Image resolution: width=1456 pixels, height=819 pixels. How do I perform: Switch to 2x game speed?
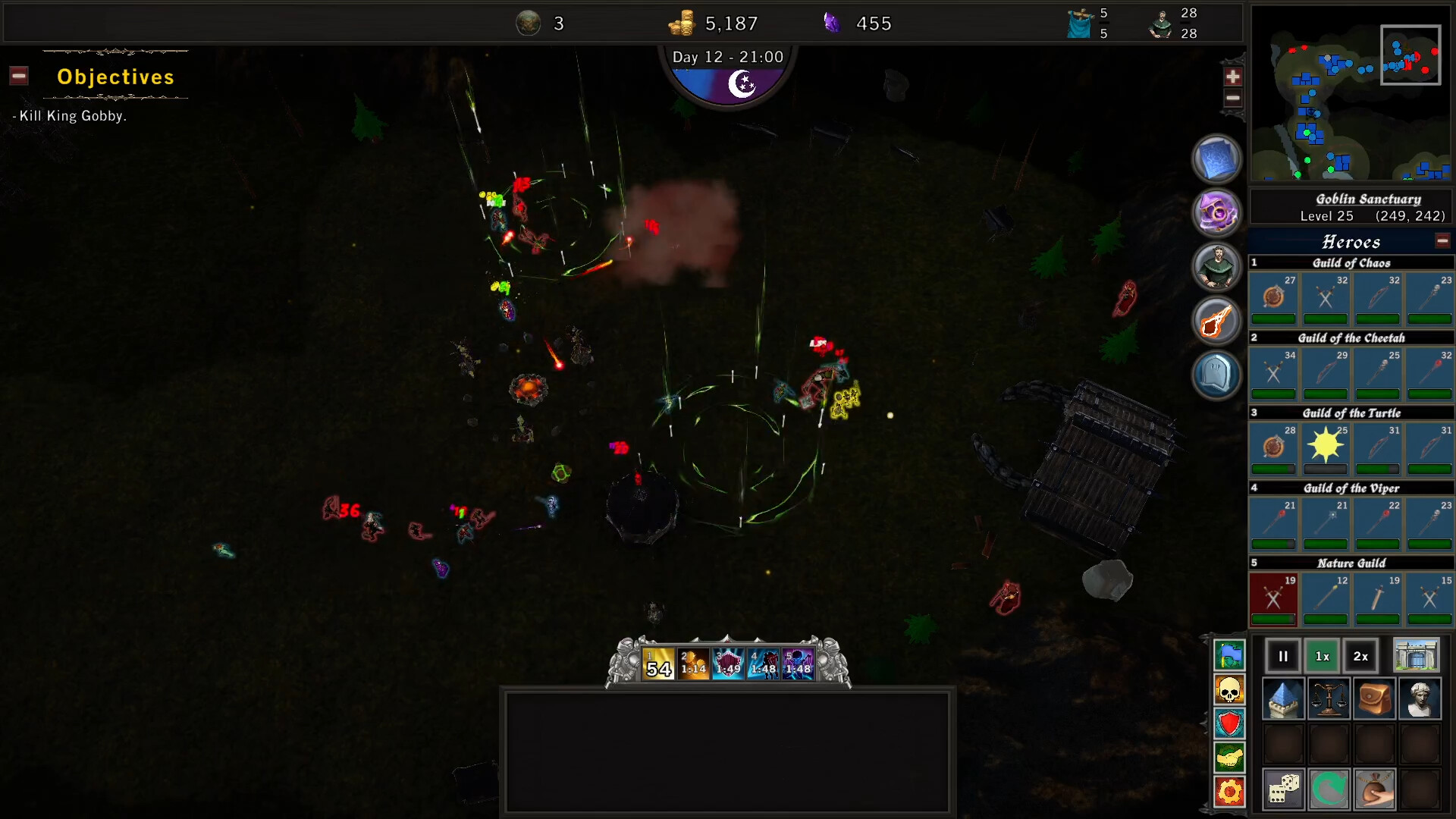(x=1360, y=656)
